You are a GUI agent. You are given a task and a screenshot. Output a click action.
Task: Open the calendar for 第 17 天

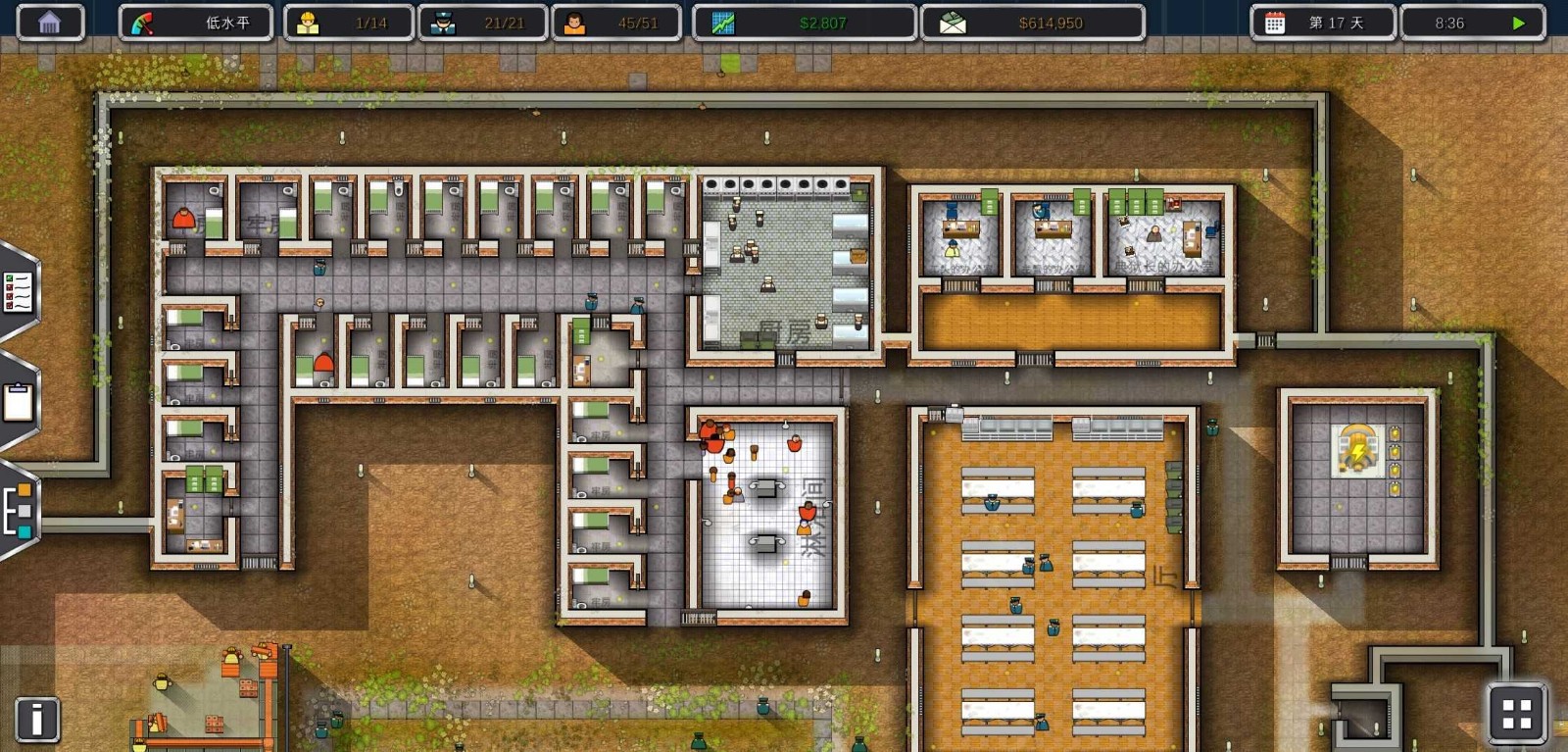(1322, 23)
